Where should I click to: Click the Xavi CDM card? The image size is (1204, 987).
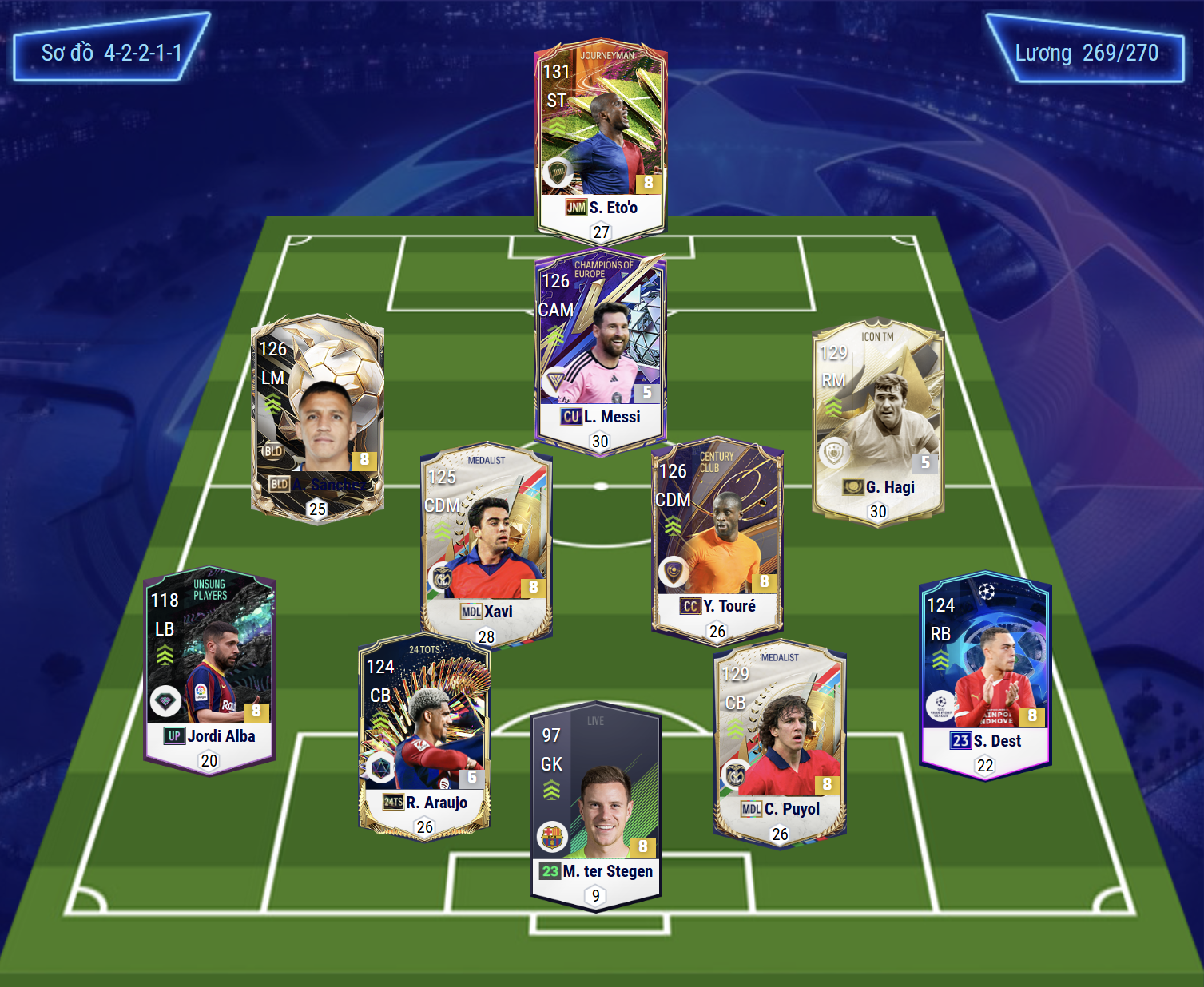tap(486, 543)
